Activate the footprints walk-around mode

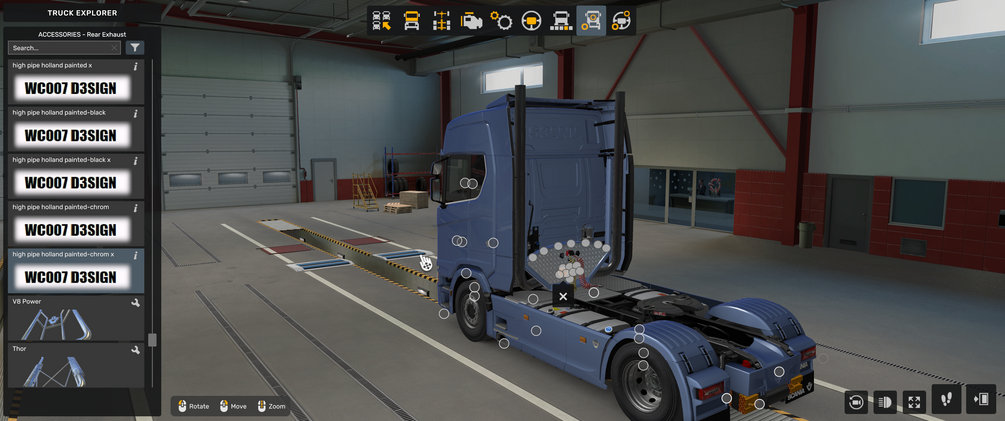[947, 400]
